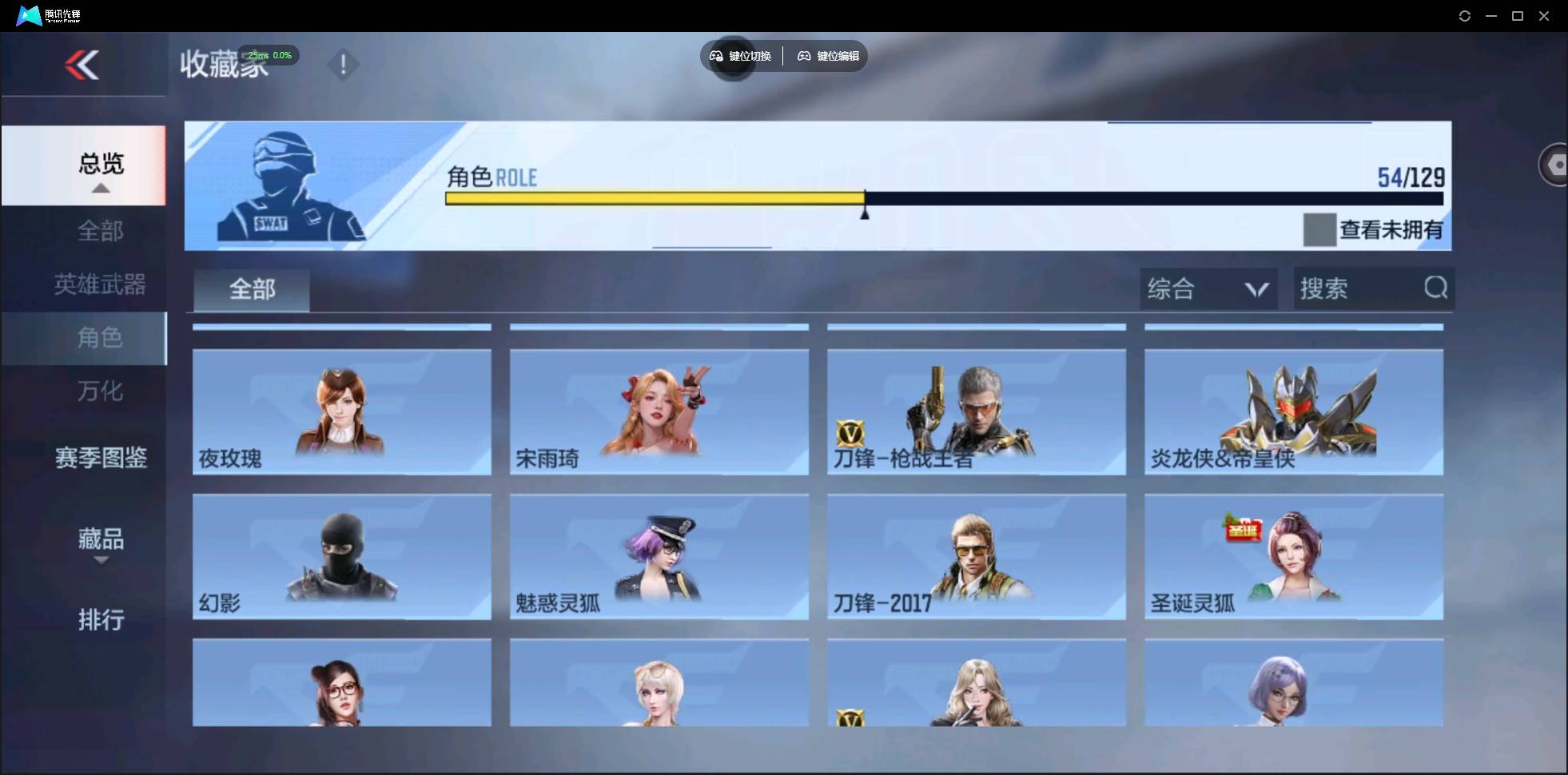Open the 综合 sort dropdown
The image size is (1568, 775).
coord(1208,288)
